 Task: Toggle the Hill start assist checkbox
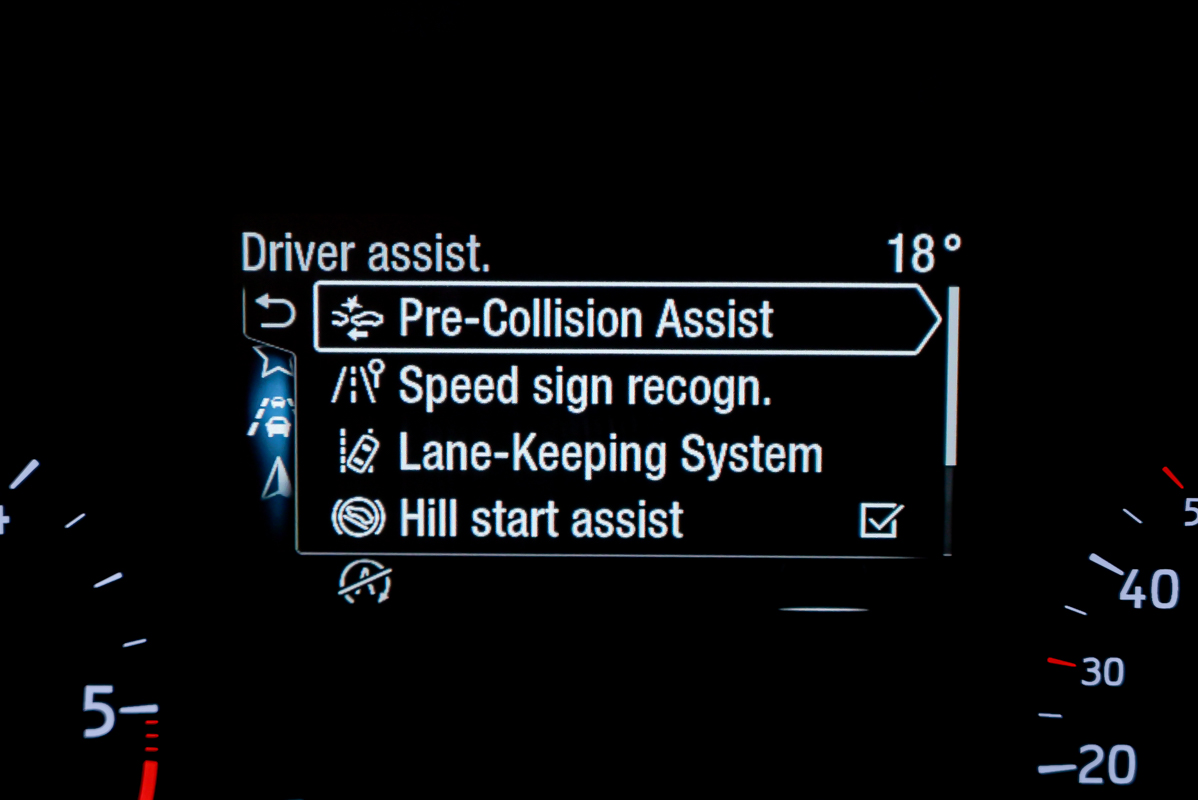(881, 521)
